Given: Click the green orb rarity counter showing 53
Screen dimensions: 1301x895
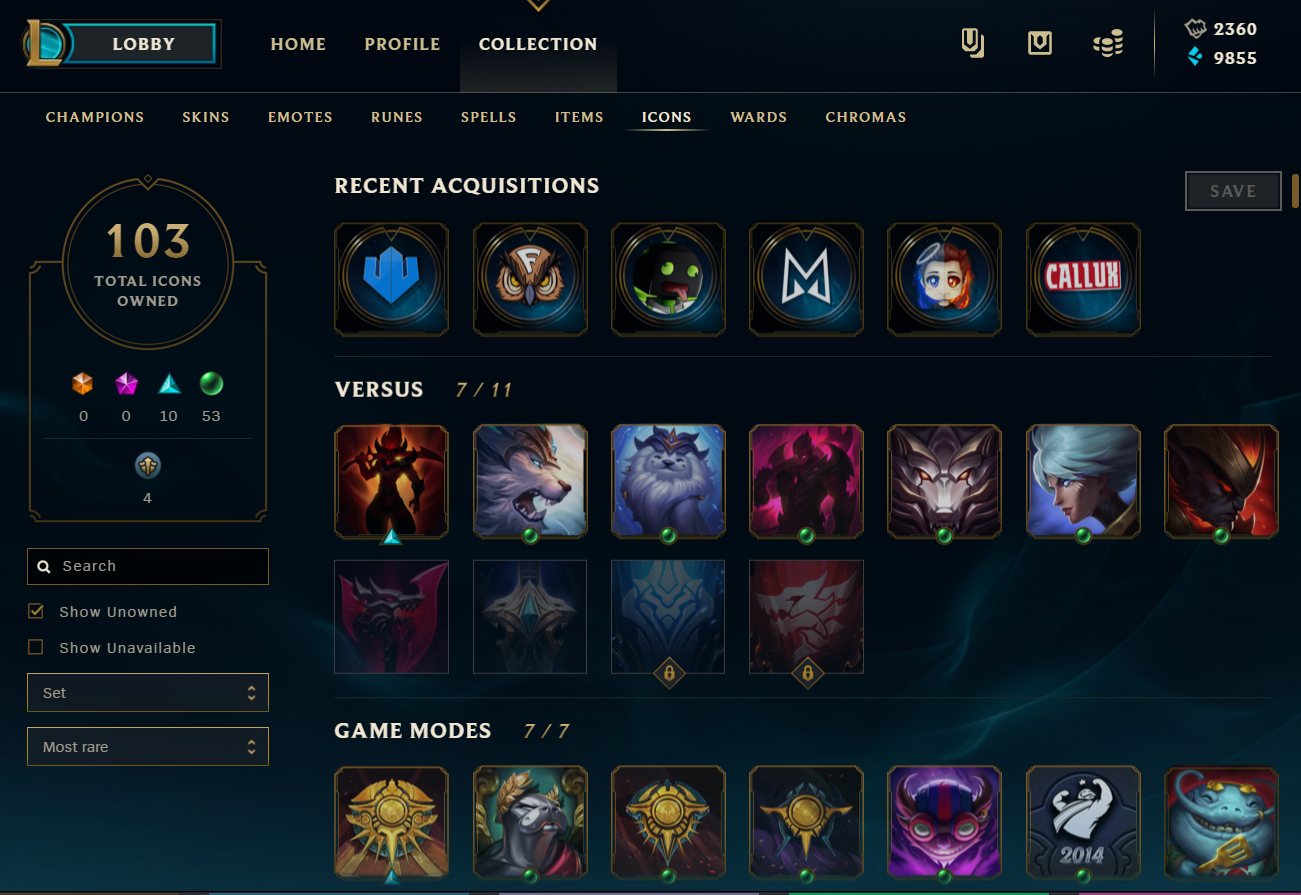Looking at the screenshot, I should (211, 383).
